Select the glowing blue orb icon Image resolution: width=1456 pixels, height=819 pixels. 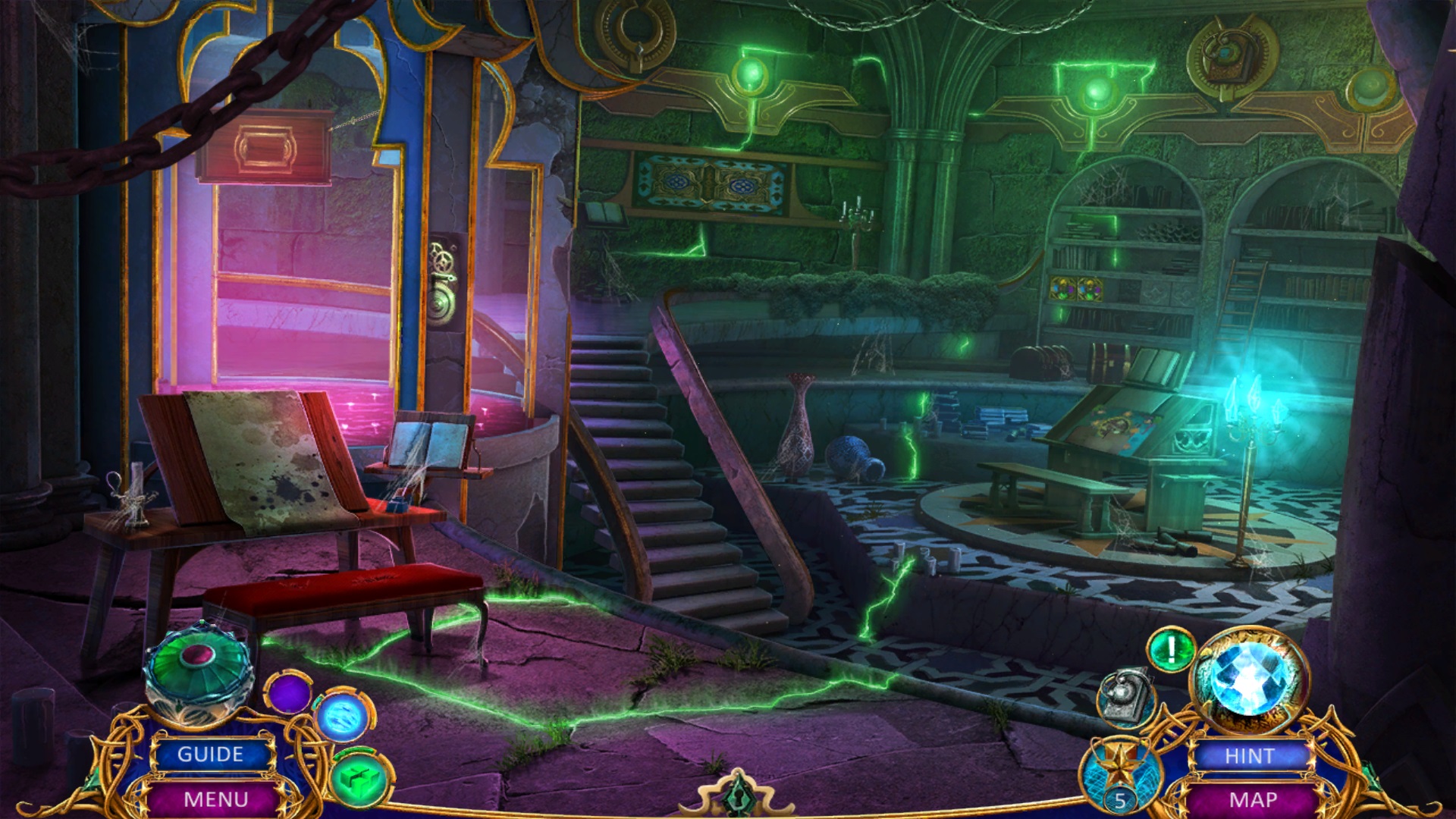[x=343, y=716]
